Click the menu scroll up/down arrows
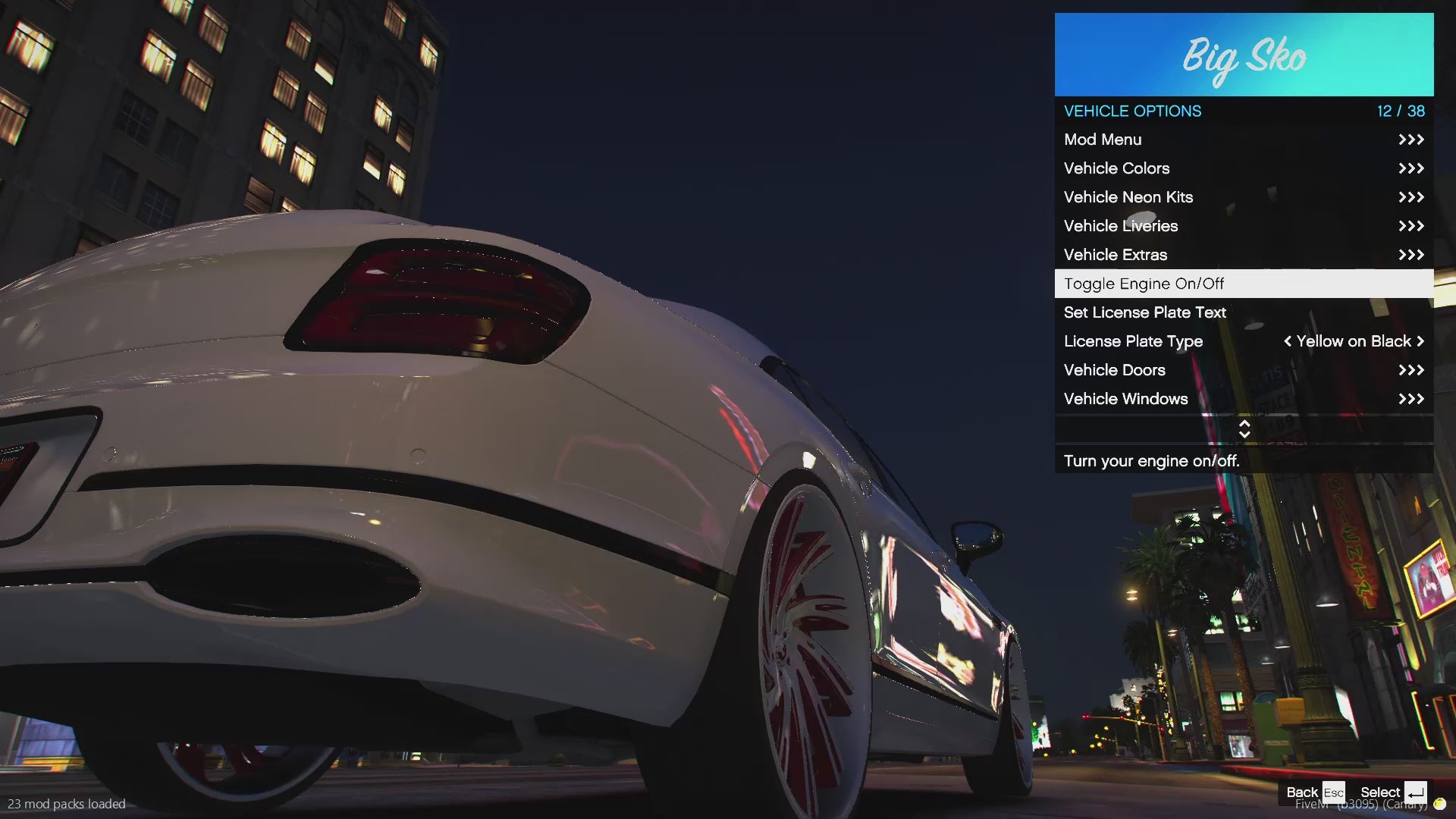Screen dimensions: 1456x819 [1244, 429]
